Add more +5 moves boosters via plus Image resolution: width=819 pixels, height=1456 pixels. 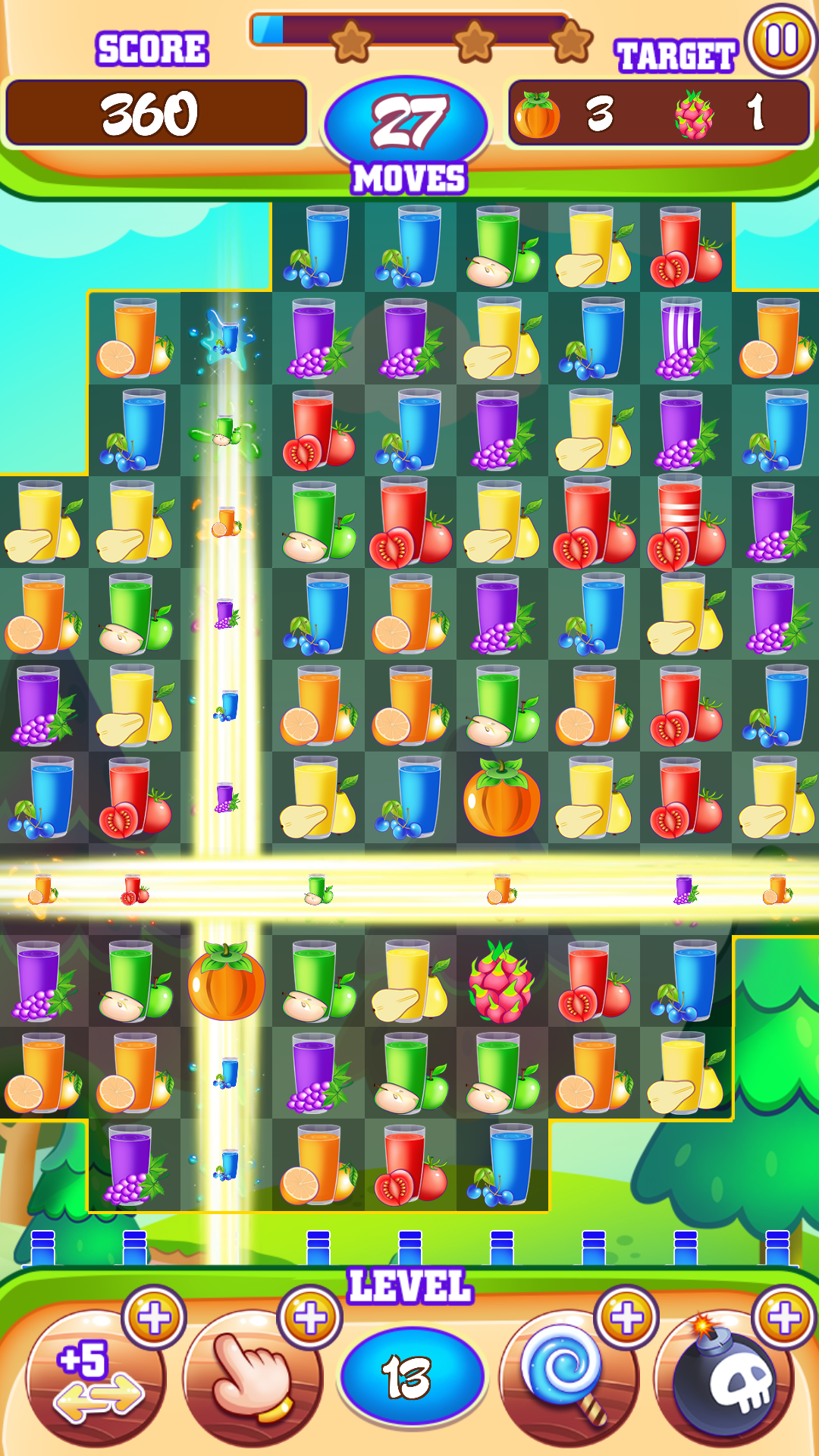point(154,1318)
